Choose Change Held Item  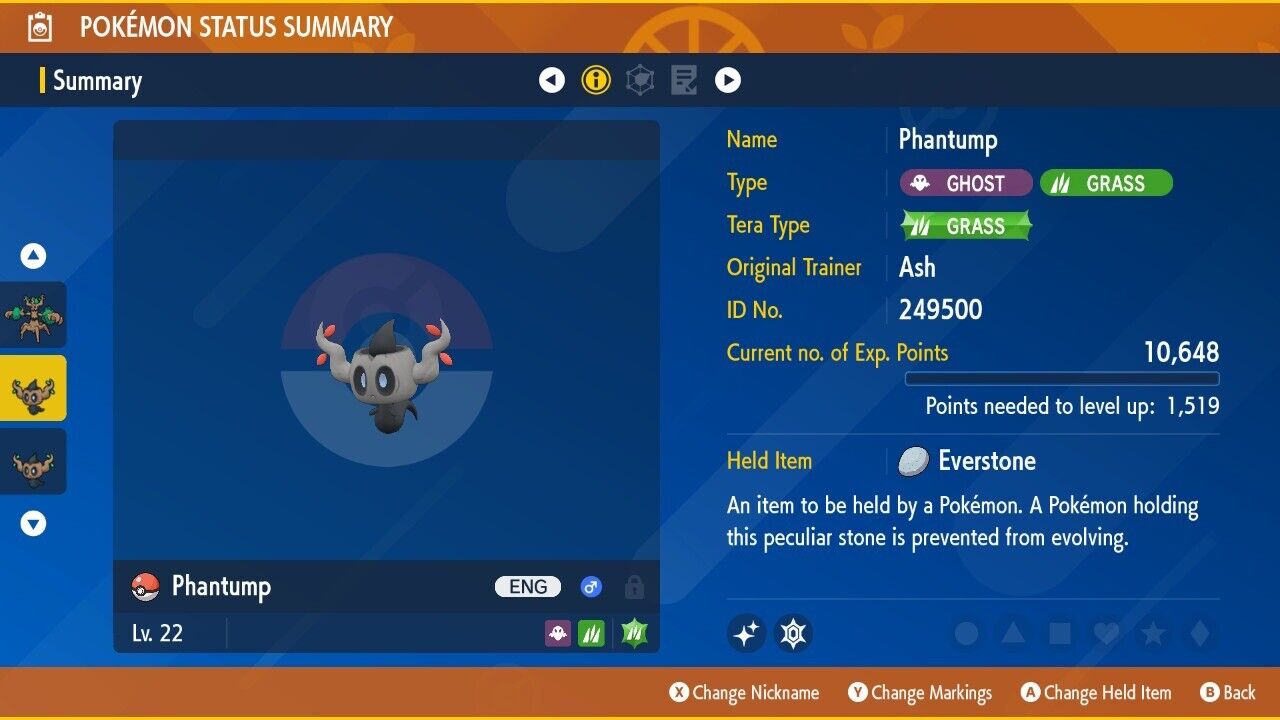pos(1095,692)
